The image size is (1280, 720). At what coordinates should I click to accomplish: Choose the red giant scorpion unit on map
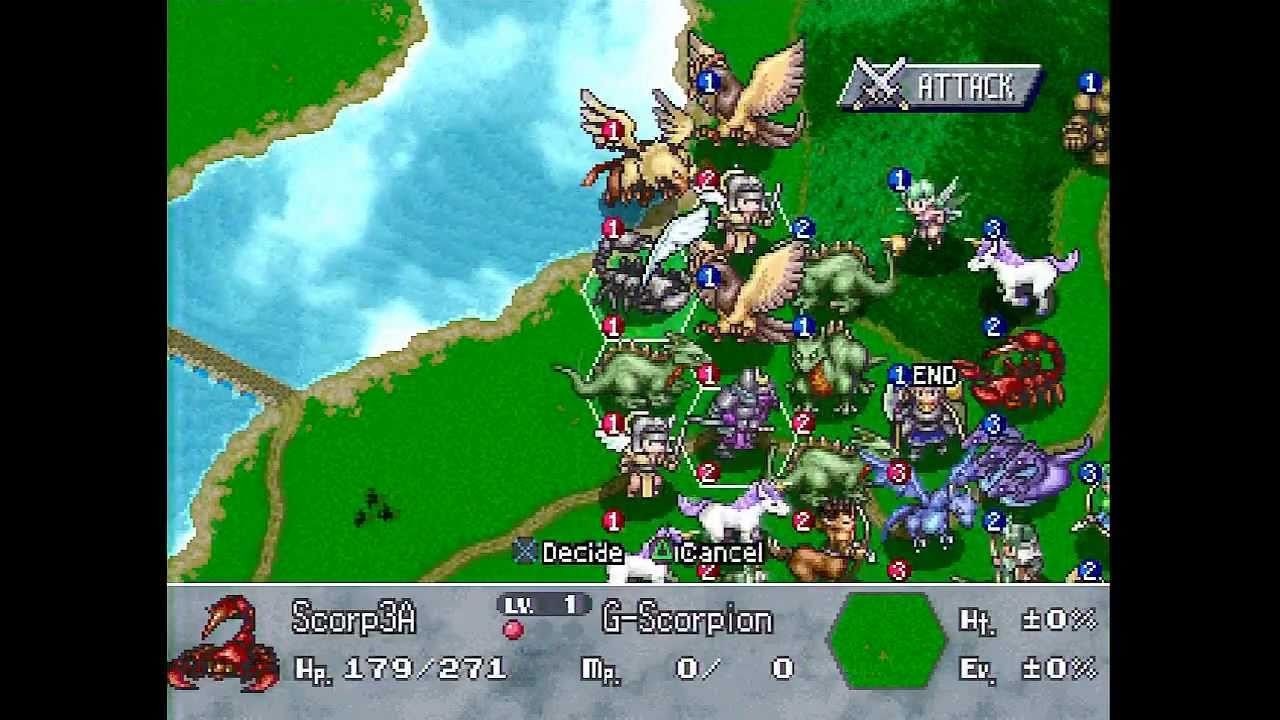coord(1016,371)
